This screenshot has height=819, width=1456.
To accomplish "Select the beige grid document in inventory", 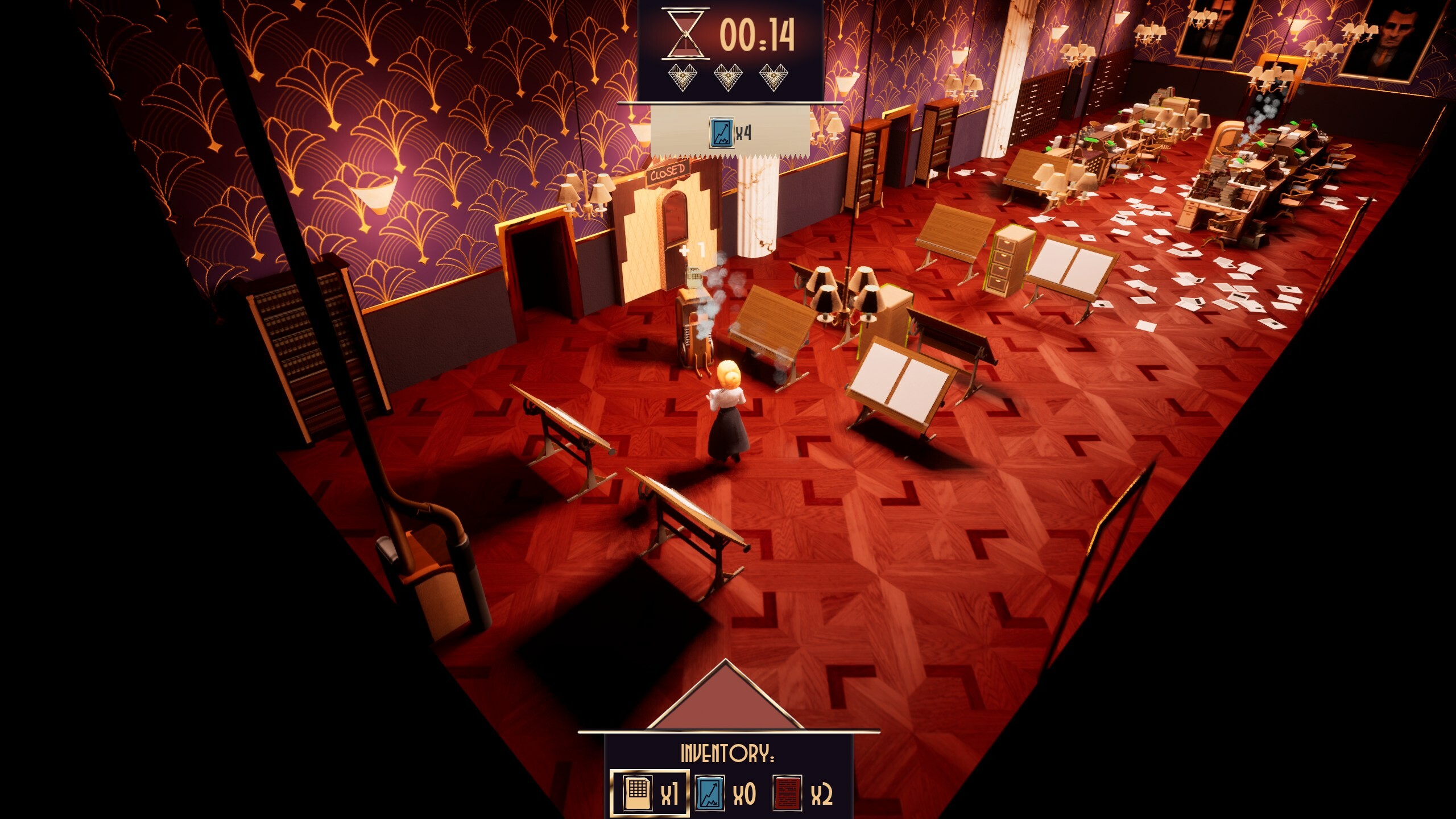I will point(638,793).
